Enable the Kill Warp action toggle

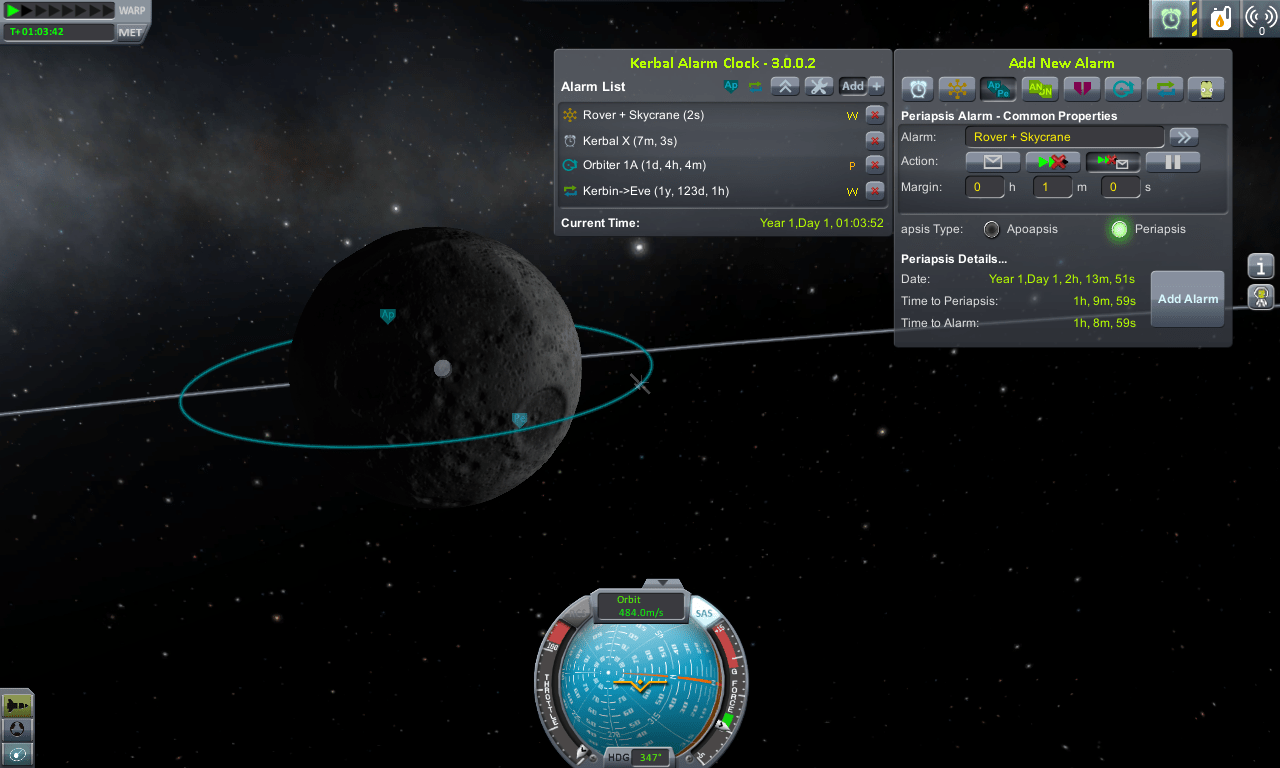point(1051,161)
